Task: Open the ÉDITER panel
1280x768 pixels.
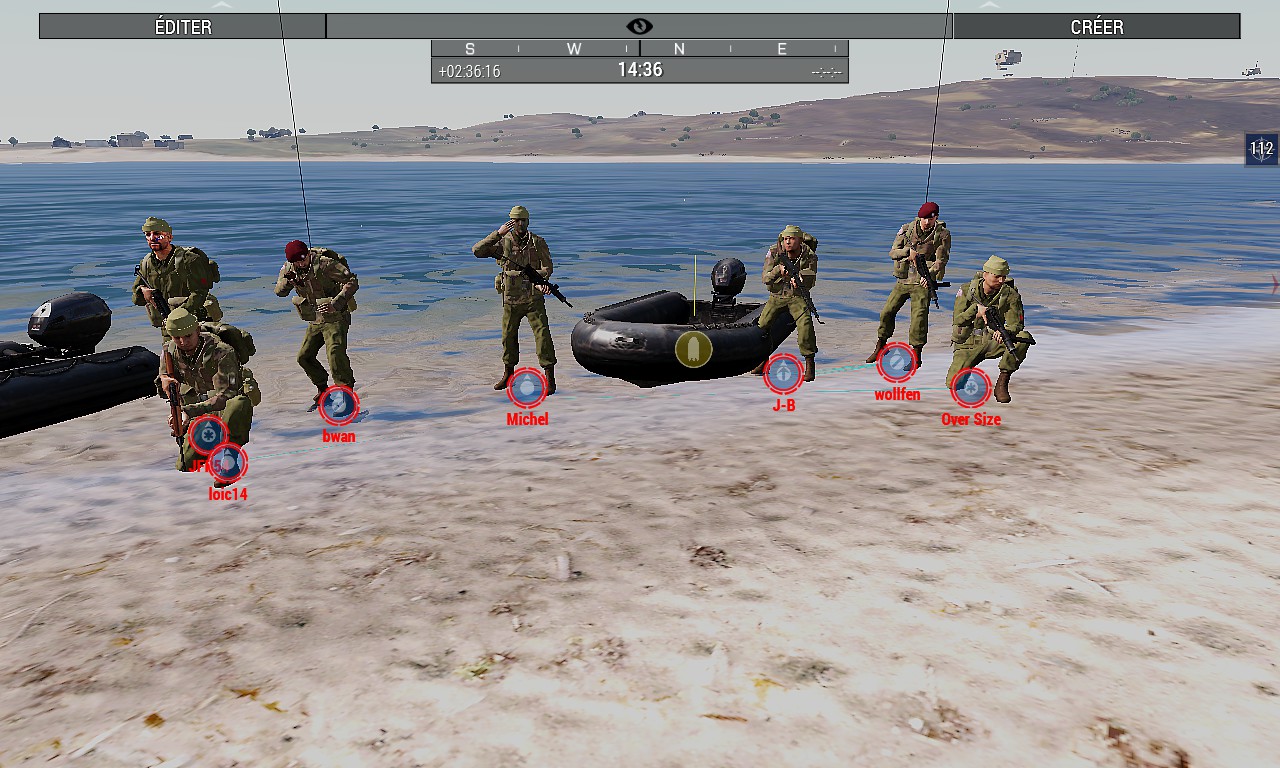Action: [x=183, y=26]
